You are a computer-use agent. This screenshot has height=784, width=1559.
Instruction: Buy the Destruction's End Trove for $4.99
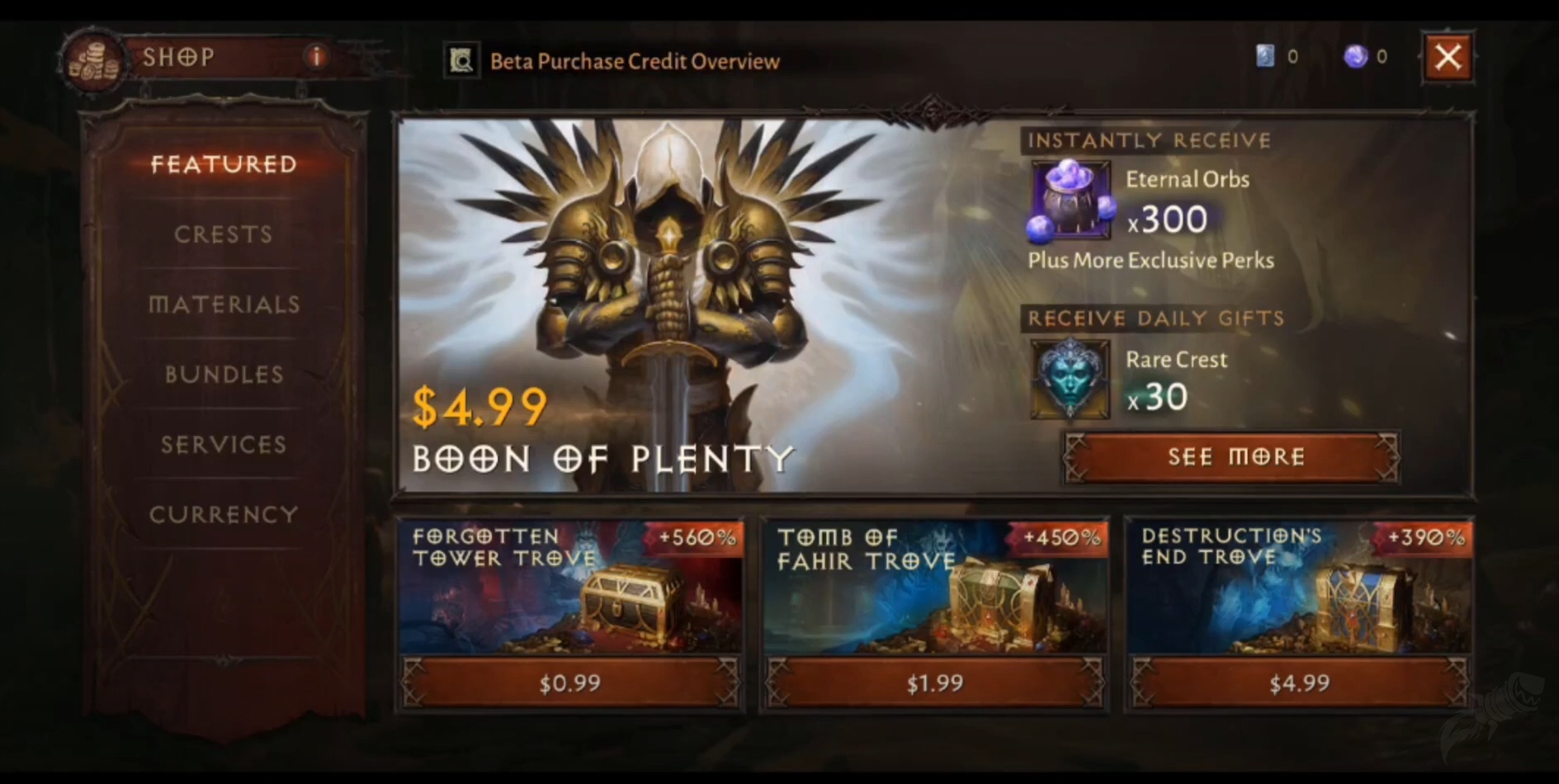click(x=1299, y=682)
